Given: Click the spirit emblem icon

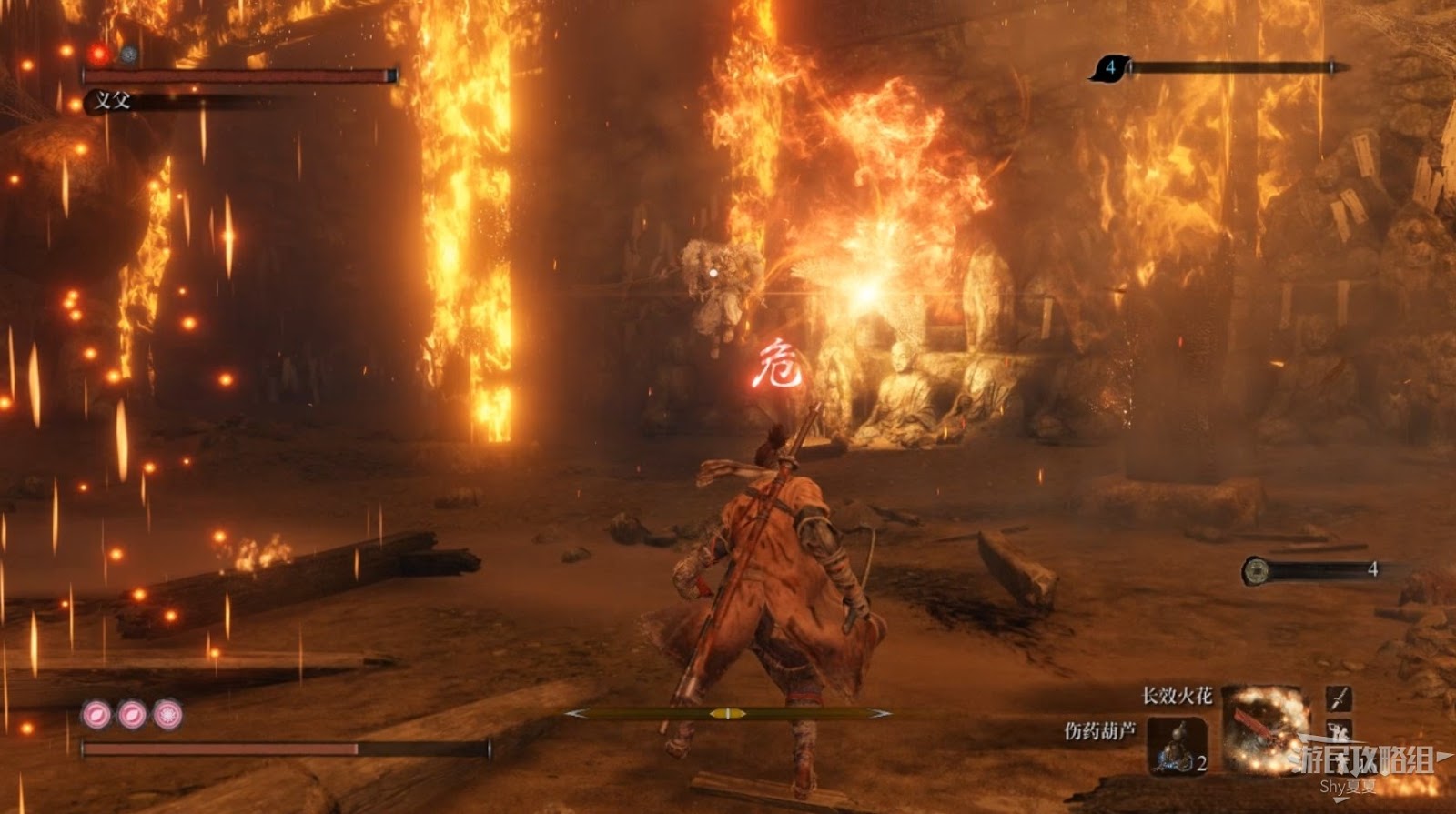Looking at the screenshot, I should (x=1109, y=66).
